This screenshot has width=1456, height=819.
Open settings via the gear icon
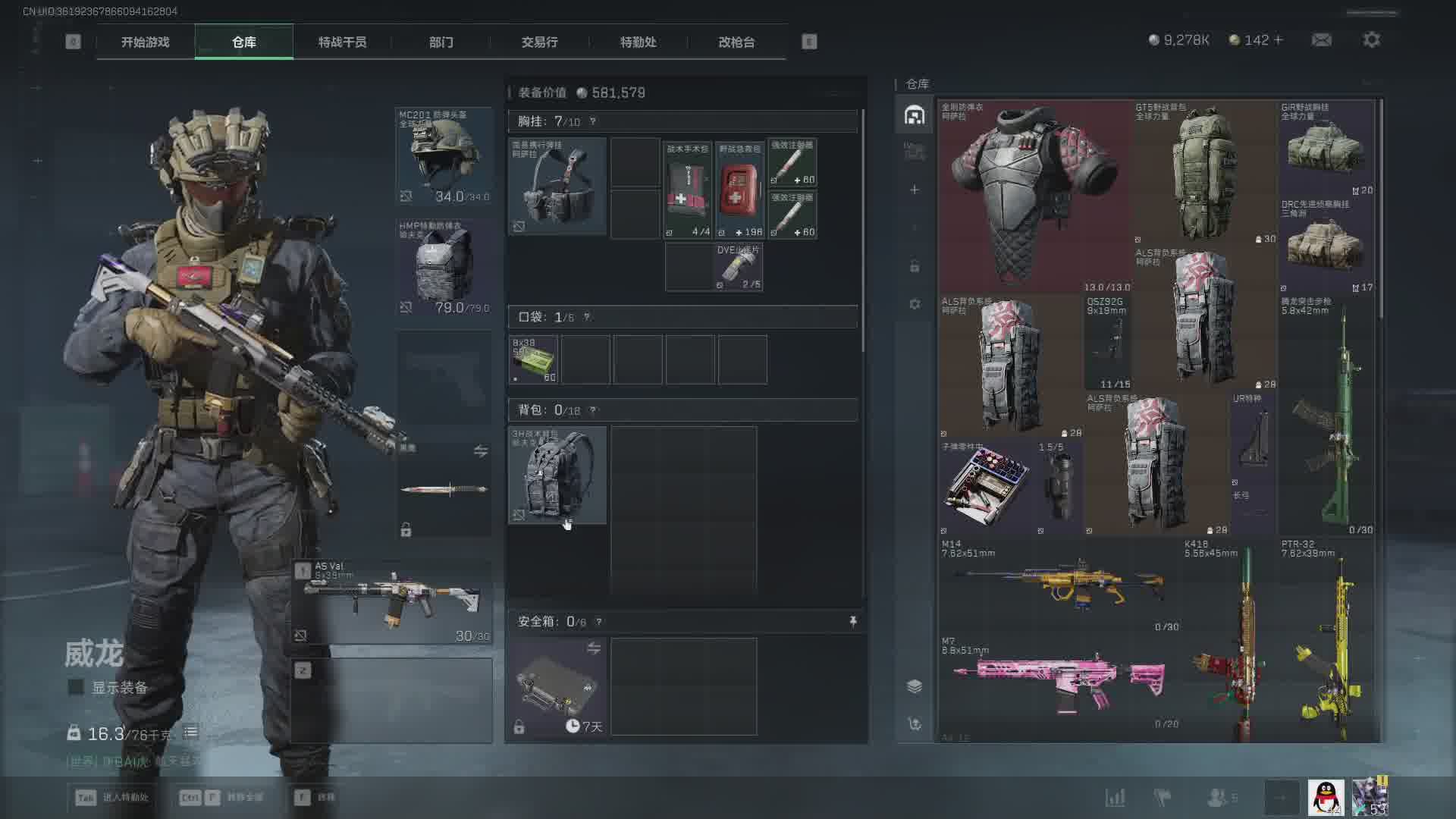[x=1371, y=40]
